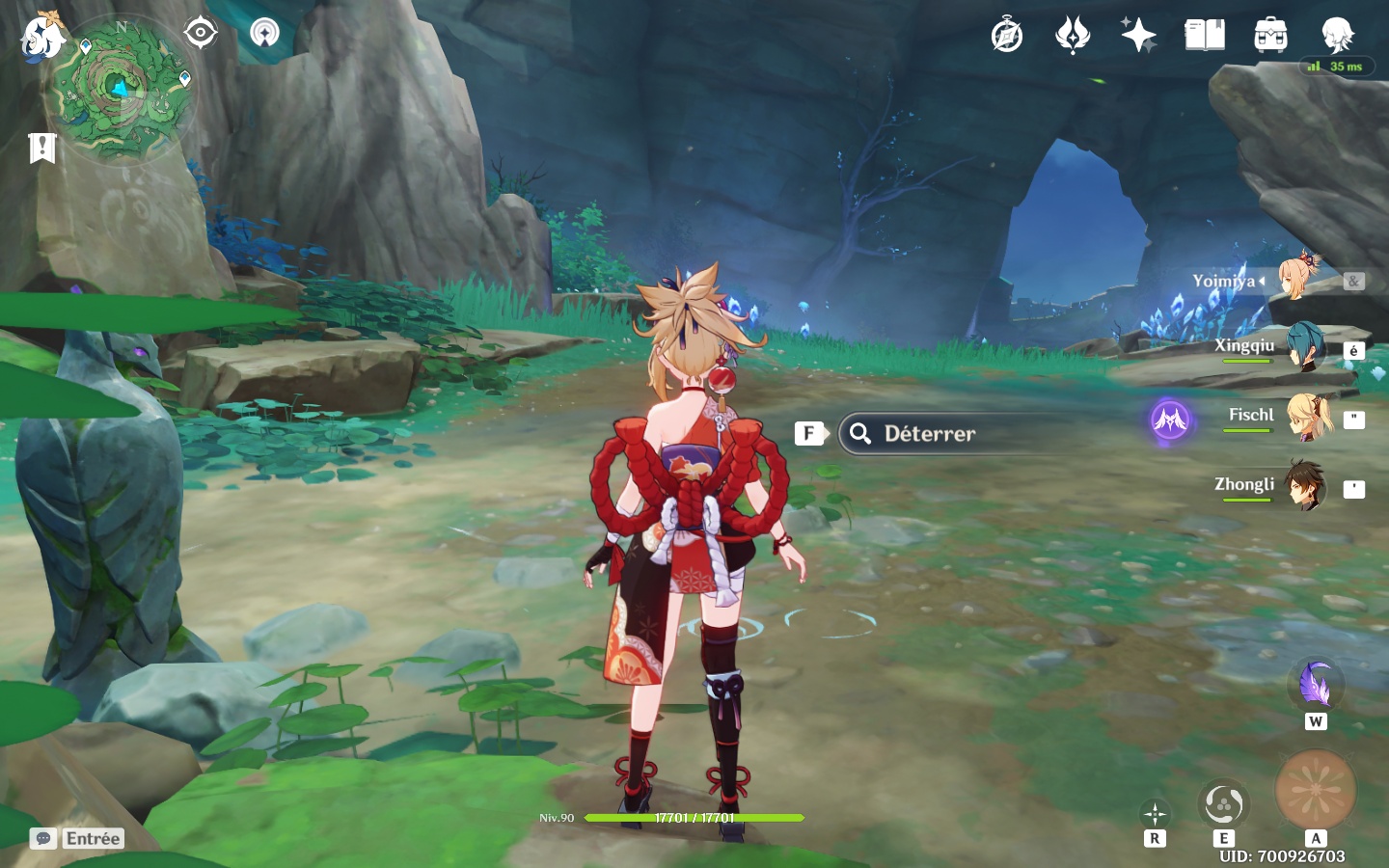
Task: Open the circular minimap
Action: (x=122, y=89)
